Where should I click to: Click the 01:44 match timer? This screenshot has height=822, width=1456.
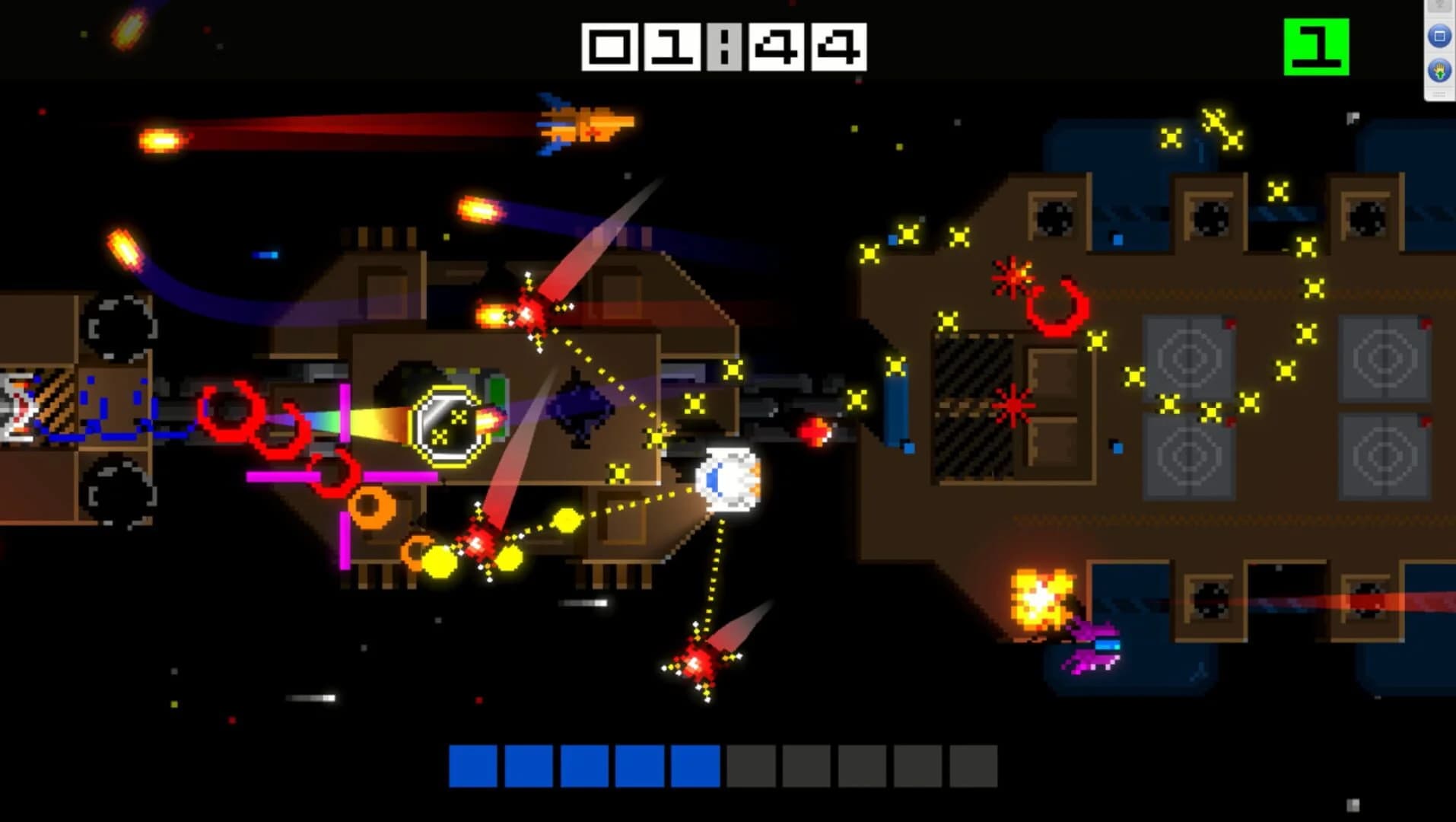(723, 46)
